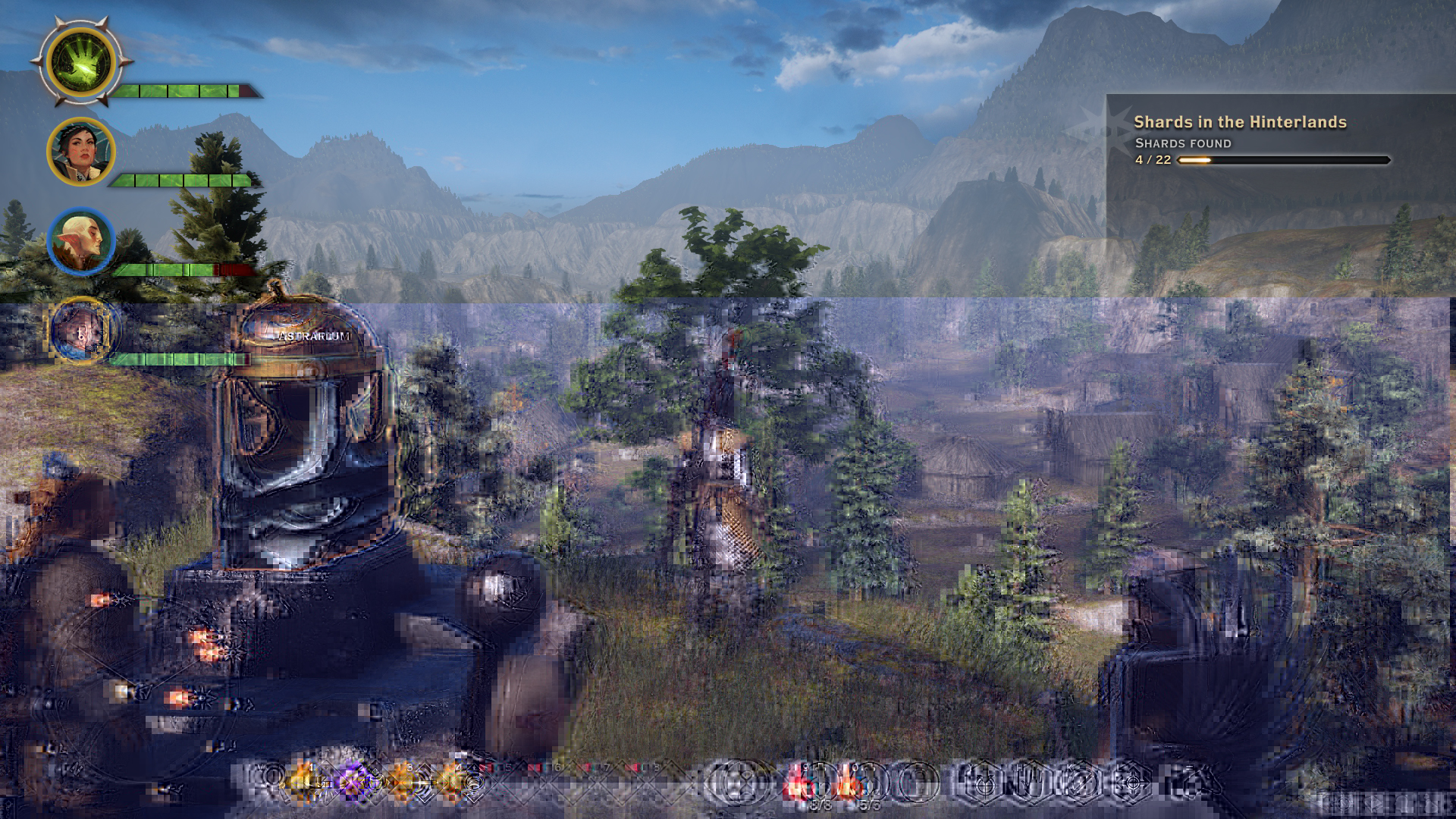Switch to Cassandra's party portrait
Image resolution: width=1456 pixels, height=819 pixels.
(81, 152)
